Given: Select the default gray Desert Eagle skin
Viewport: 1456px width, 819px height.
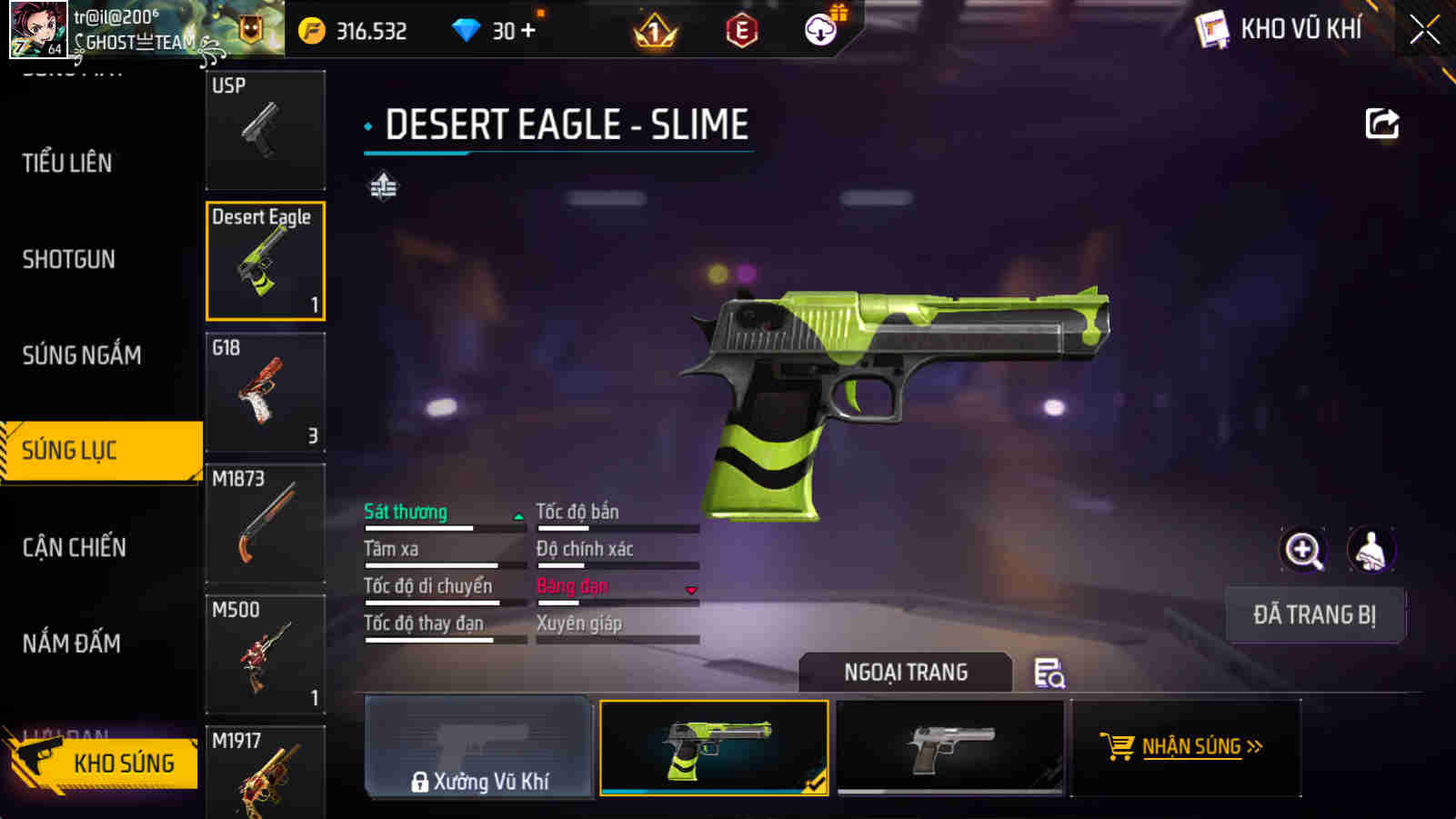Looking at the screenshot, I should 949,748.
